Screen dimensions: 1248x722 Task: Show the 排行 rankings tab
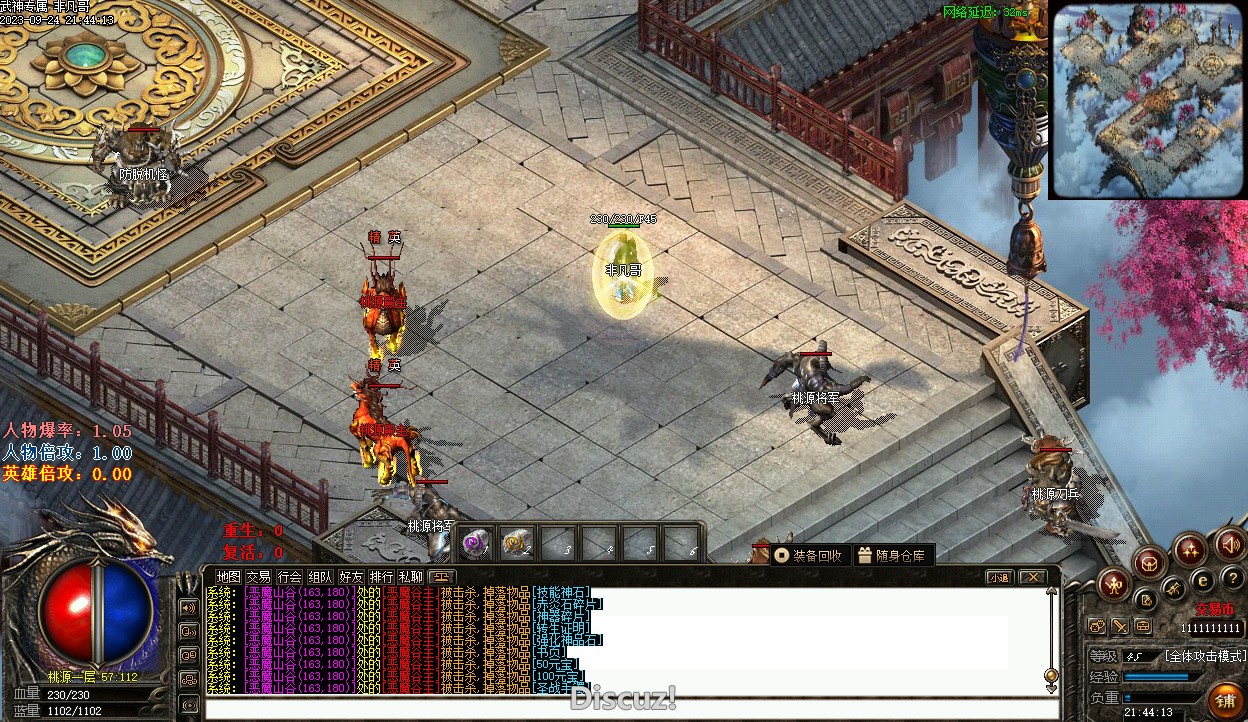381,577
